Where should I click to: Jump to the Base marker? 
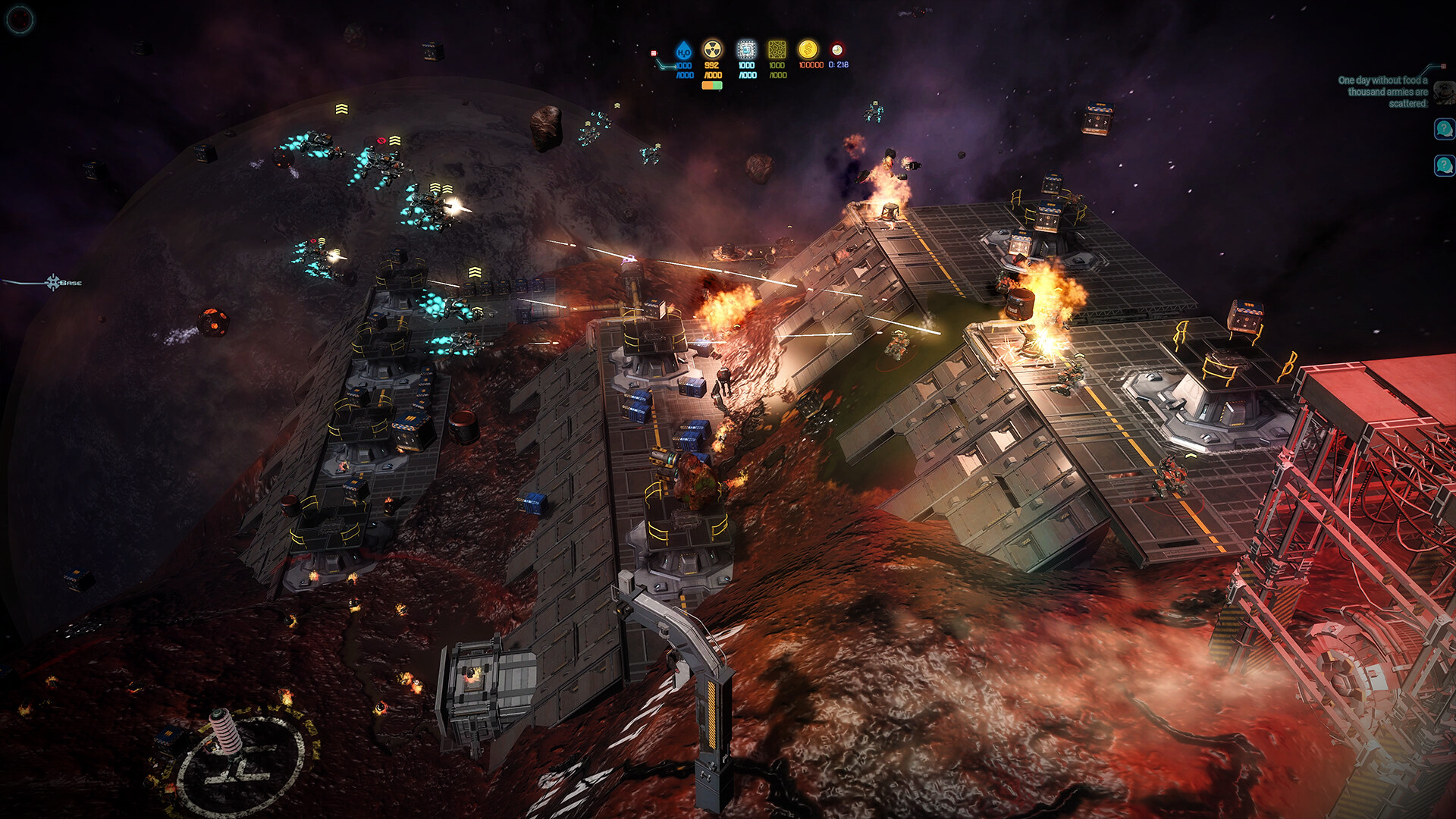tap(53, 282)
